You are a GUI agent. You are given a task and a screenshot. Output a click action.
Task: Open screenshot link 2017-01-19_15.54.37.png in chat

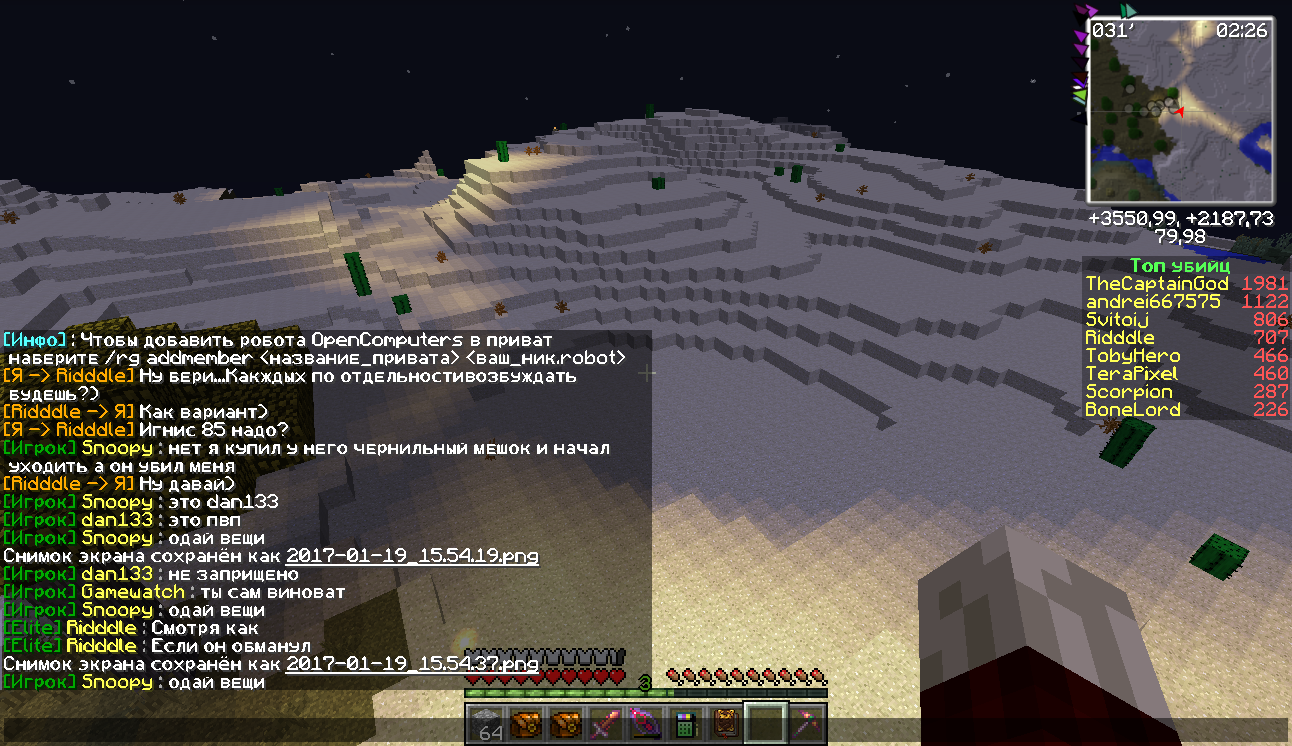pos(412,664)
